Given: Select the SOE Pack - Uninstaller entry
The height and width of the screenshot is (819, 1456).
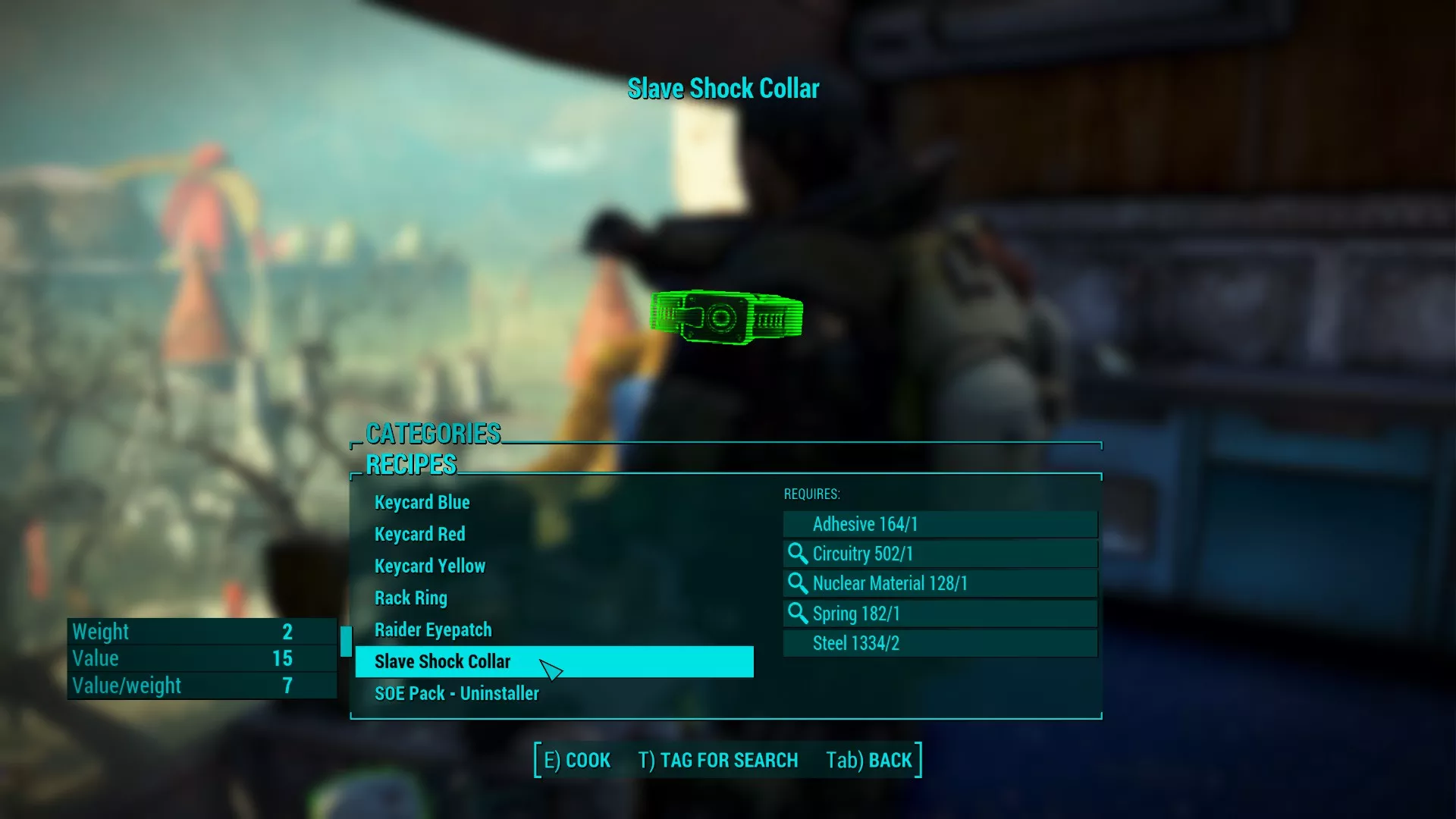Looking at the screenshot, I should tap(457, 694).
